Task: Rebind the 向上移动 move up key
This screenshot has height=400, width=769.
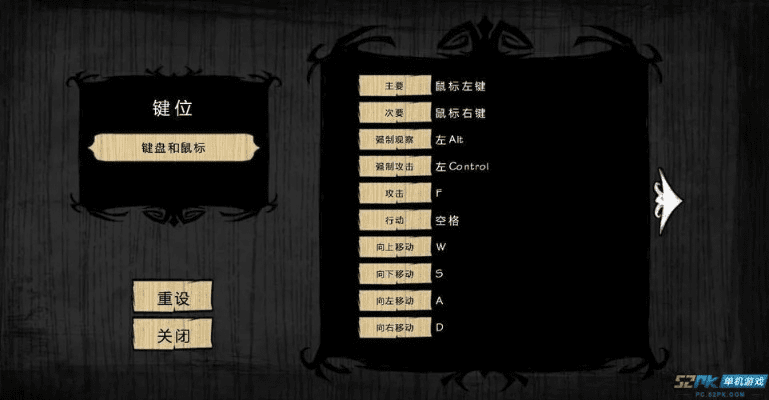Action: pos(394,246)
